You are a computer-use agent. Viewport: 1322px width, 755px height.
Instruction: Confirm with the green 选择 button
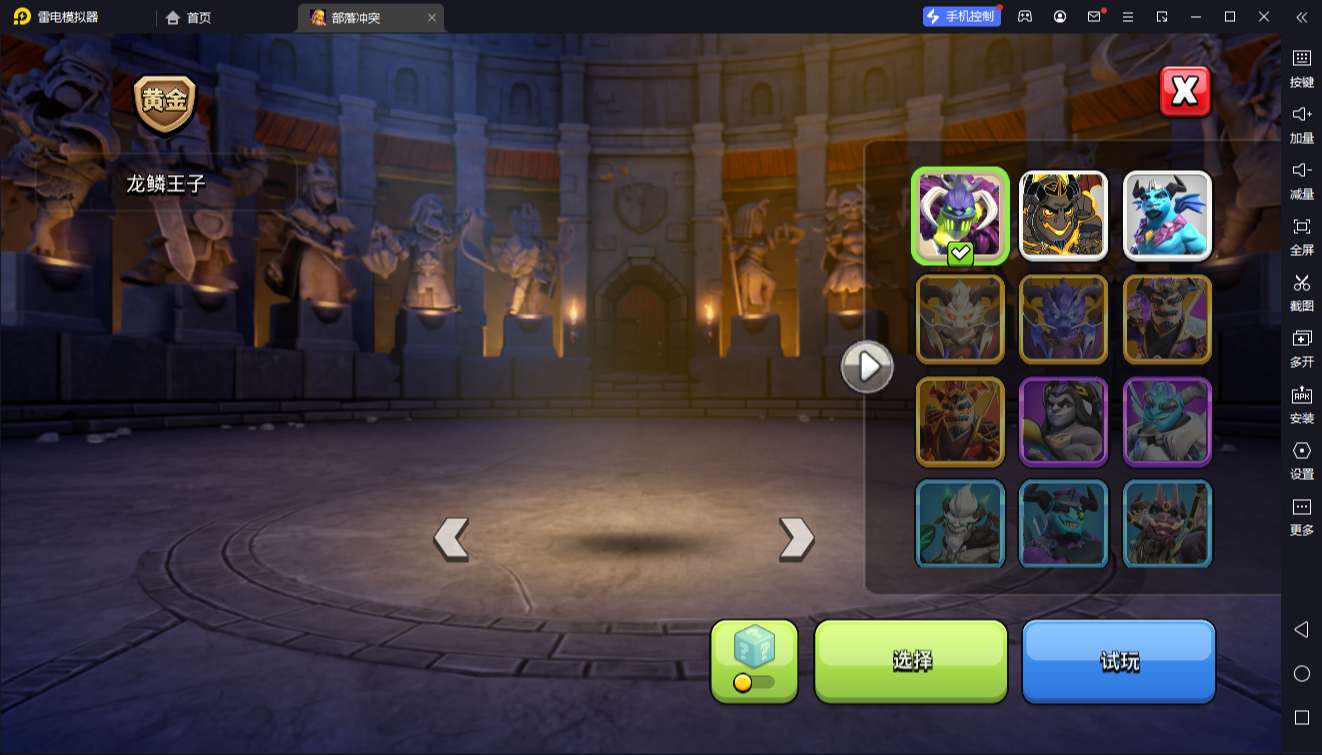click(x=911, y=660)
